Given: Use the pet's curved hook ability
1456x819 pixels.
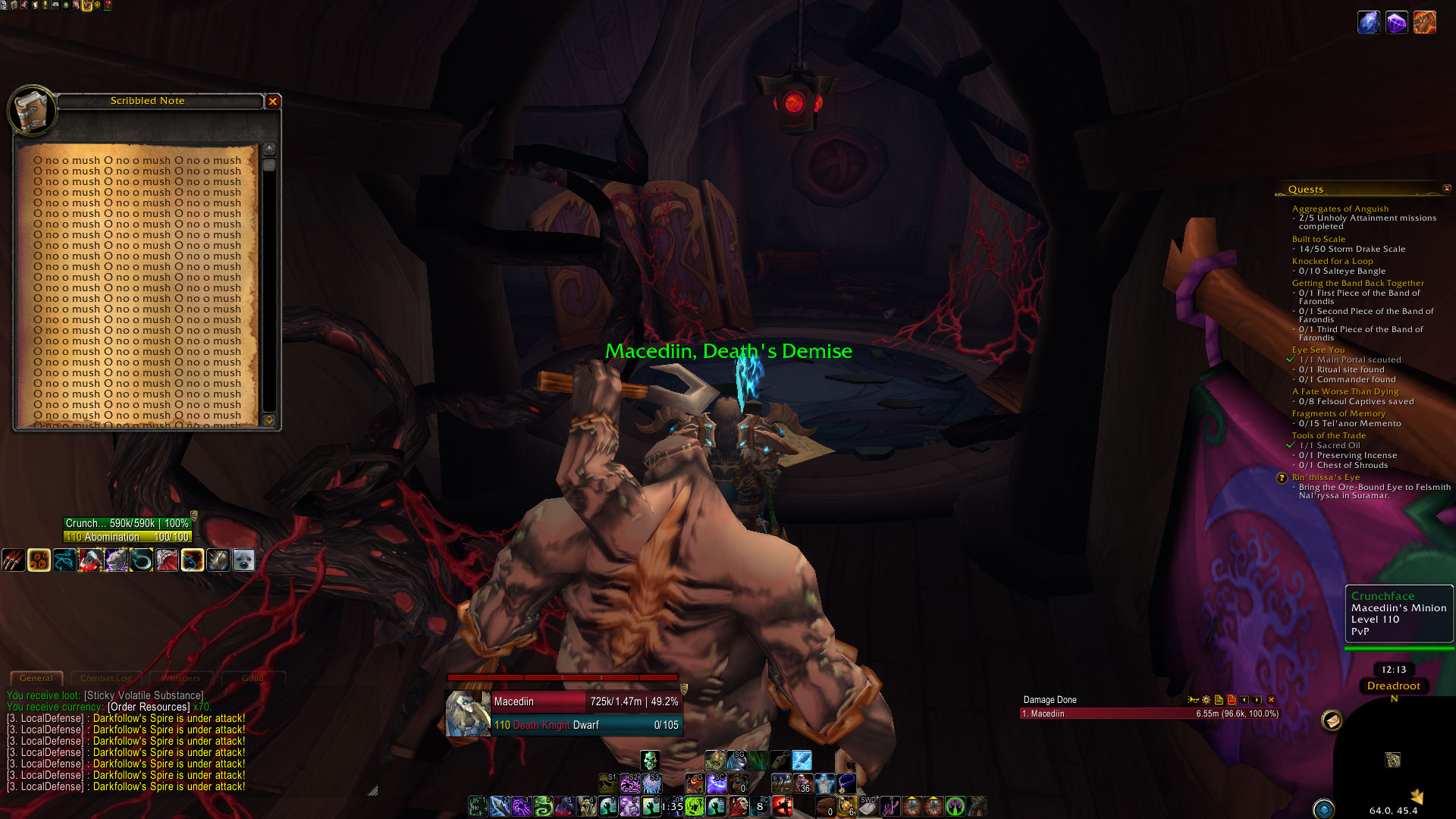Looking at the screenshot, I should pyautogui.click(x=141, y=560).
